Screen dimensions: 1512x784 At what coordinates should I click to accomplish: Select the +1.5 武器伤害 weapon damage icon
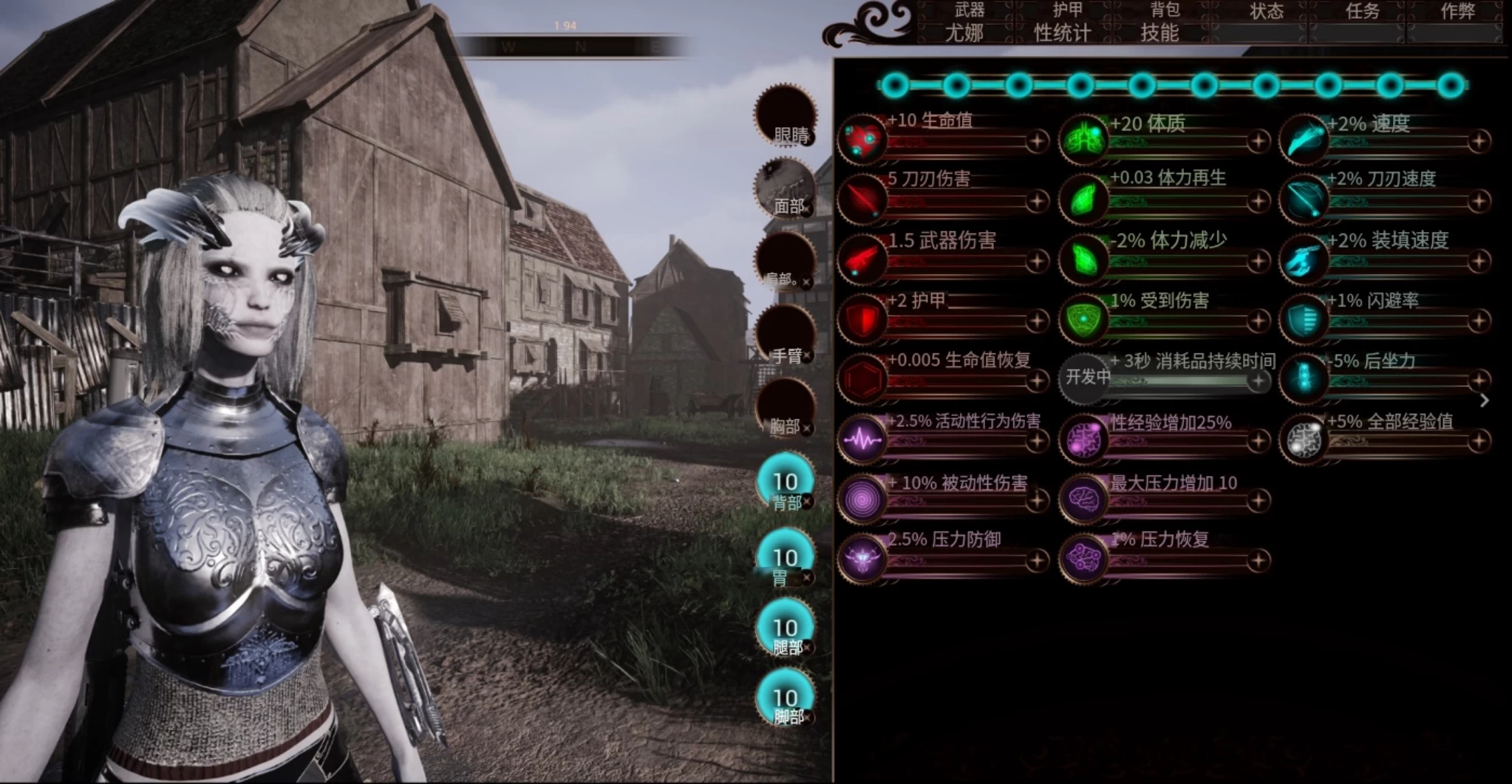click(863, 260)
